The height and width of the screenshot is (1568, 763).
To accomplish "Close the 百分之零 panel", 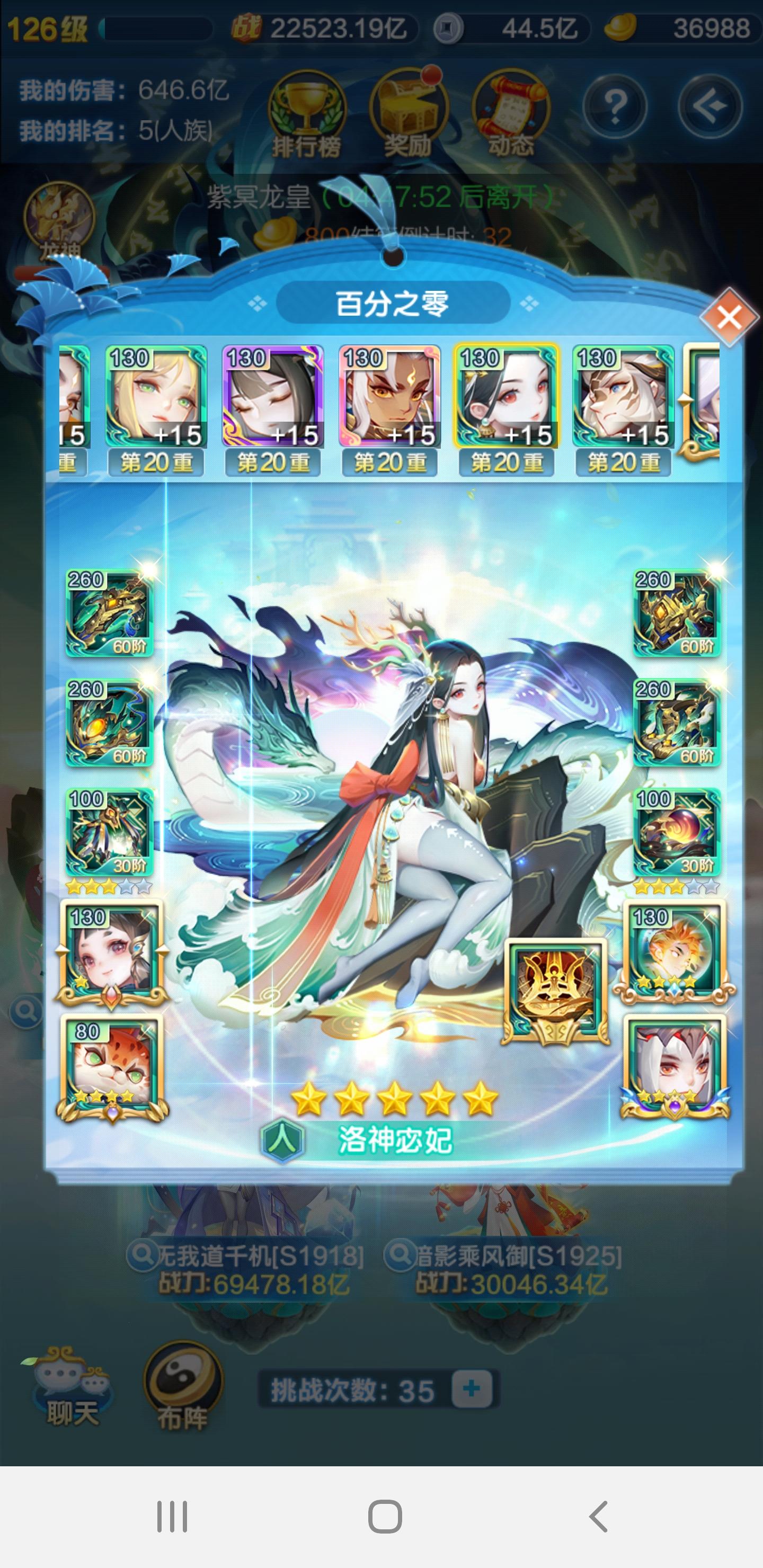I will (730, 317).
